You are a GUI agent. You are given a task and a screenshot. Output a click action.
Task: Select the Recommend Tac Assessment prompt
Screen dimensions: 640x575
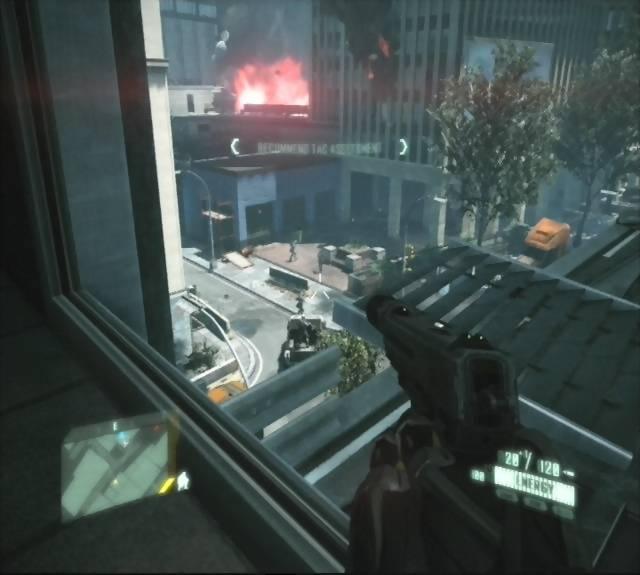(x=319, y=147)
